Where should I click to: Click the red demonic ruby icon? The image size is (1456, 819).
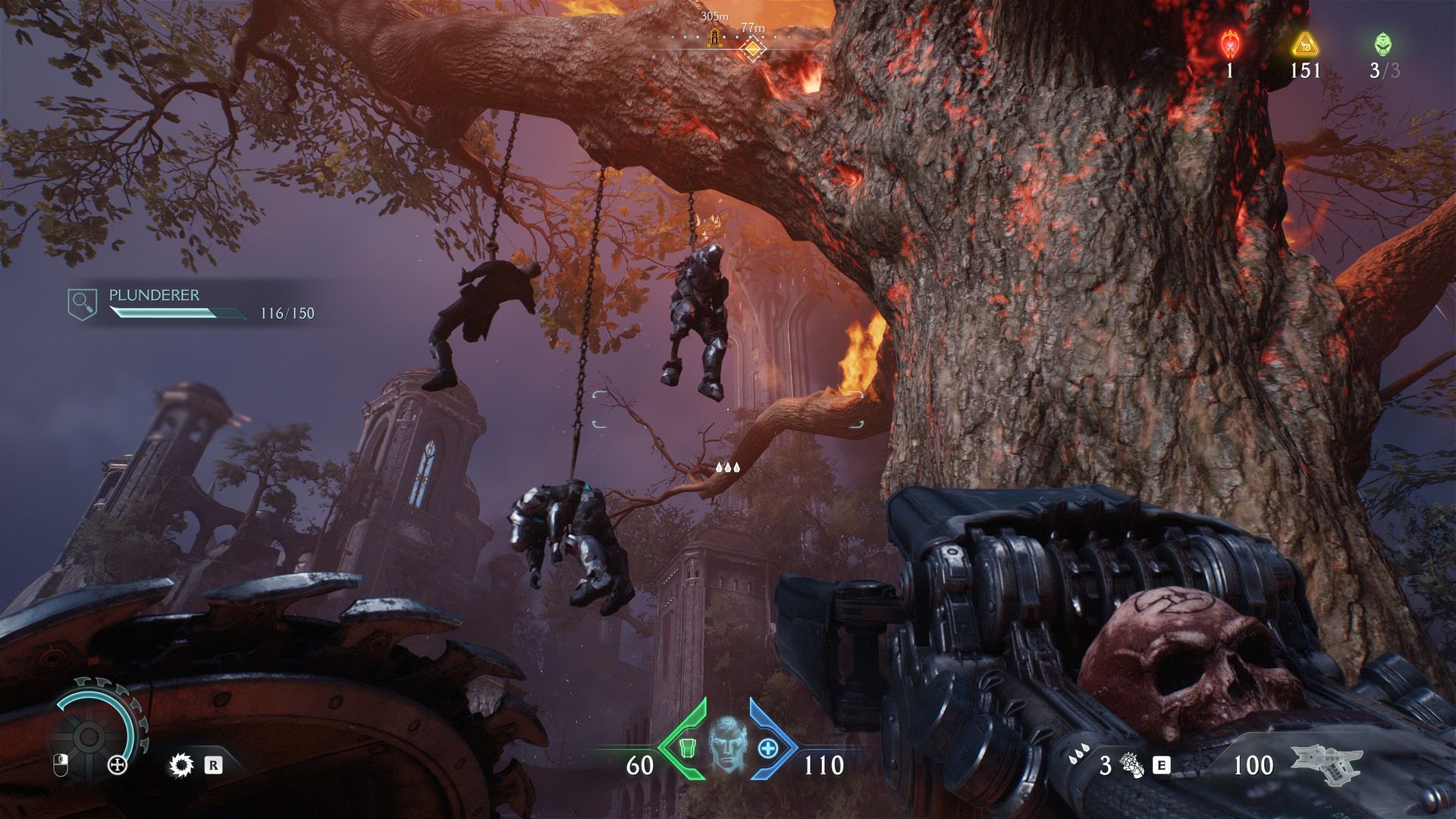click(x=1229, y=45)
